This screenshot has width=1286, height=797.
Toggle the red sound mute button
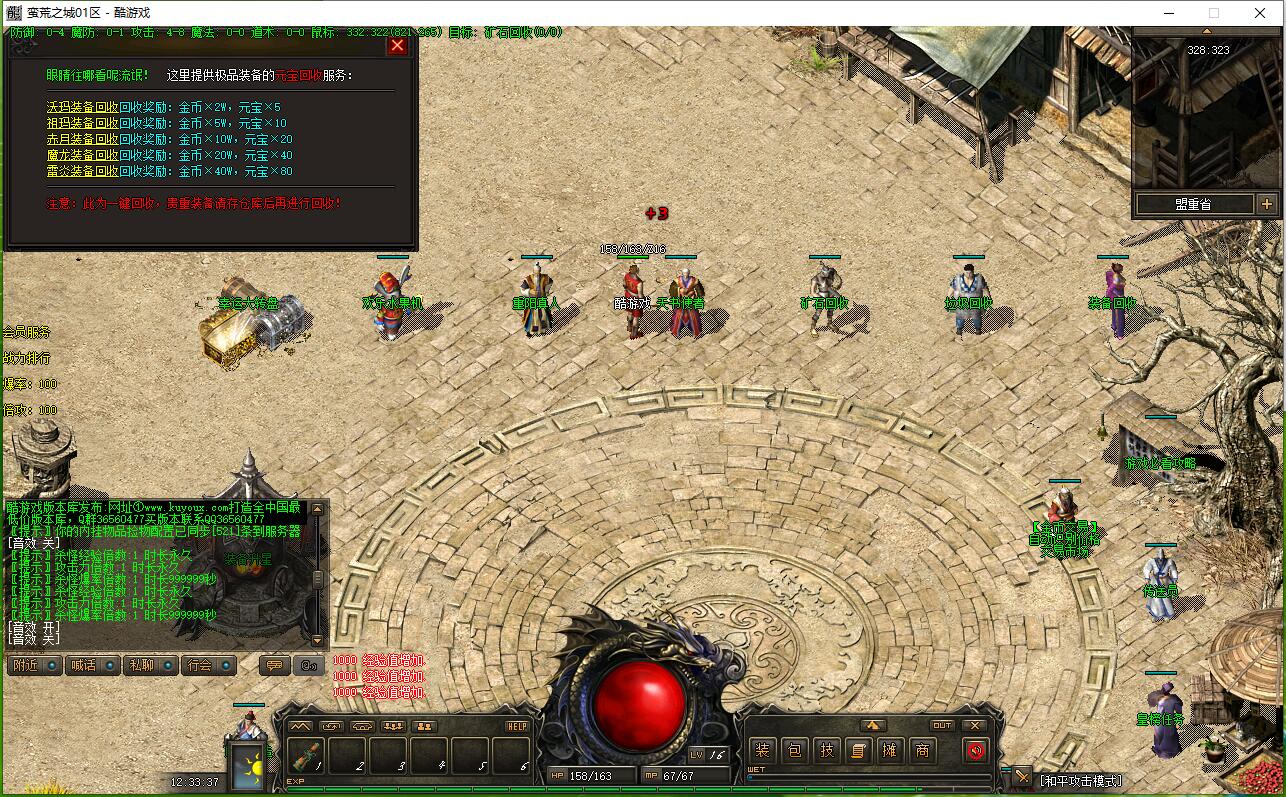tap(976, 750)
